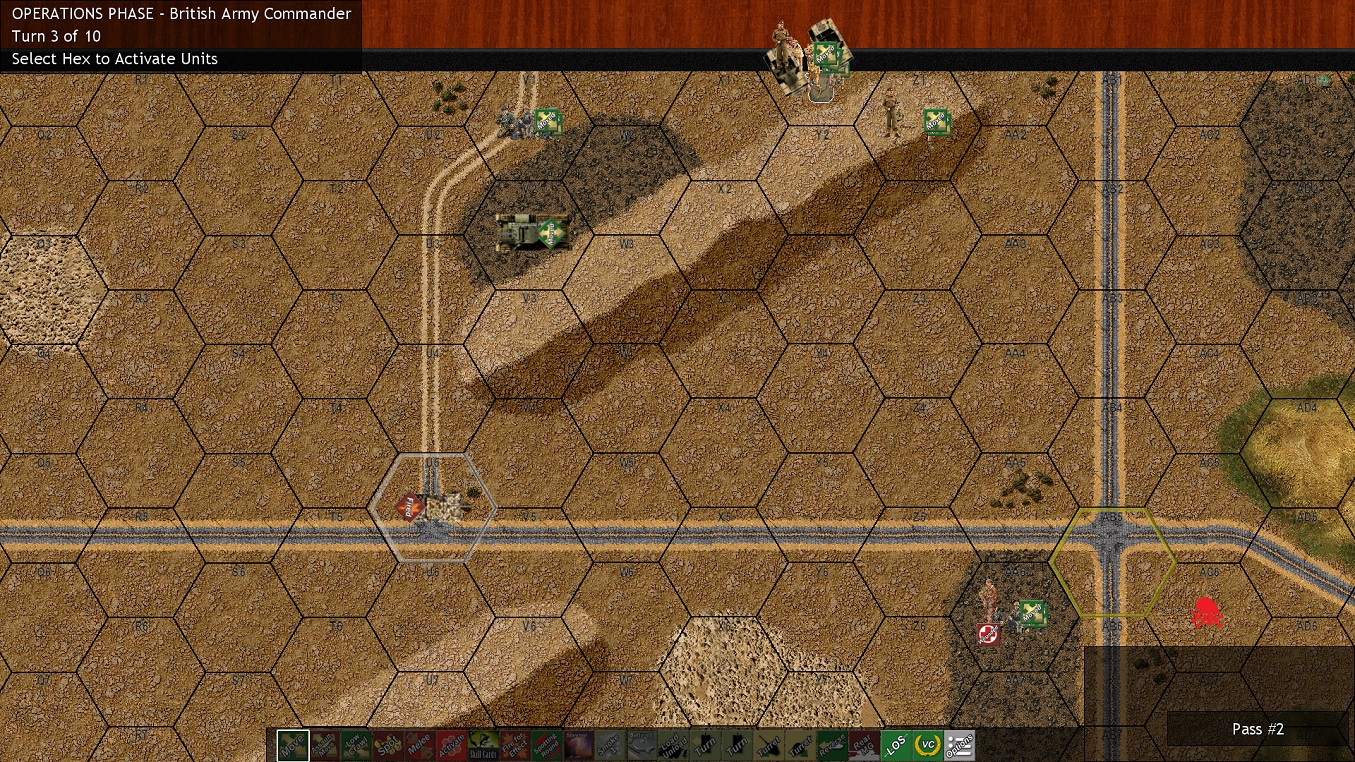Image resolution: width=1355 pixels, height=762 pixels.
Task: Toggle the Buttoned vehicle status
Action: coord(644,746)
